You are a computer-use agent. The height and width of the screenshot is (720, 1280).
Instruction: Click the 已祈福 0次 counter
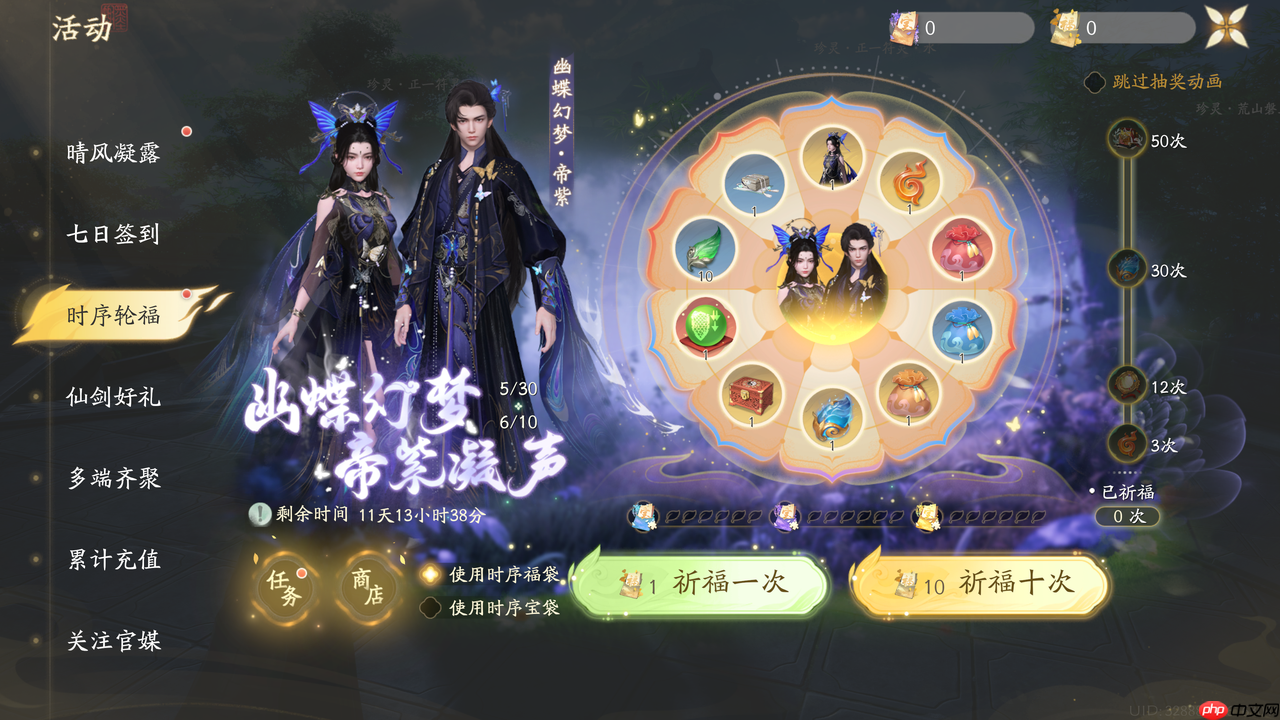1128,517
